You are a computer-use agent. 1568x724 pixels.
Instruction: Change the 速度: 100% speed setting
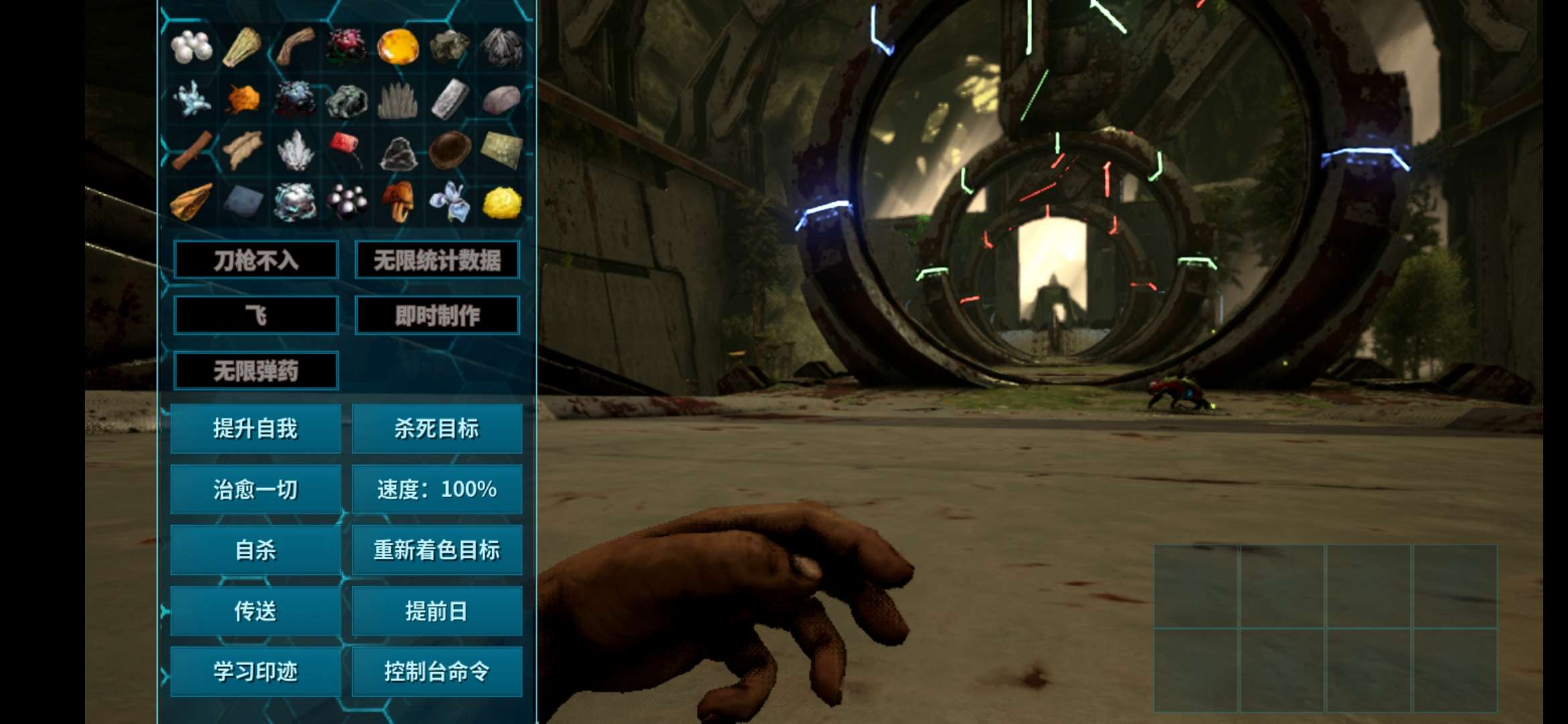point(437,489)
